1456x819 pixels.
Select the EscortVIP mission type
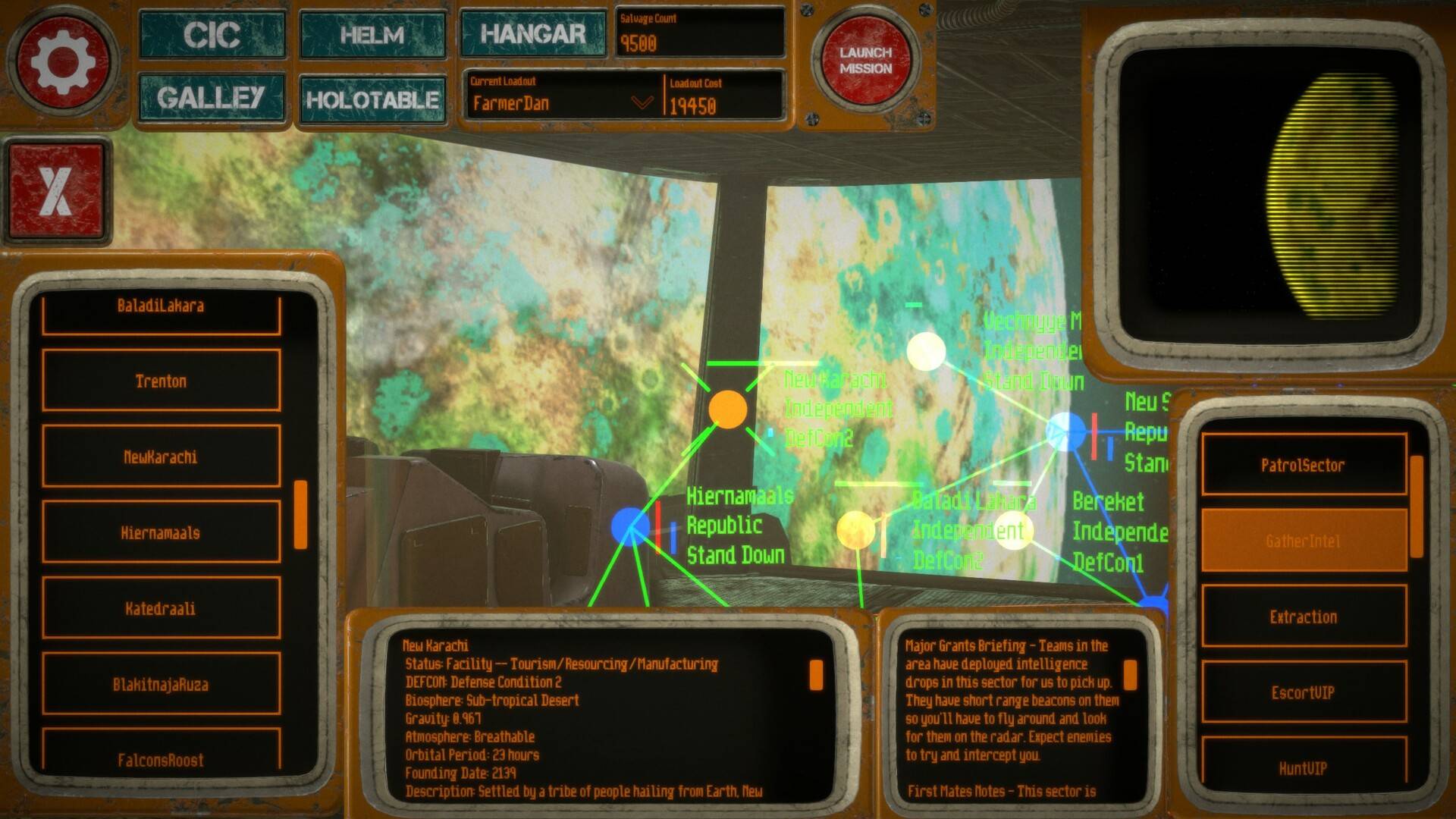click(x=1303, y=692)
